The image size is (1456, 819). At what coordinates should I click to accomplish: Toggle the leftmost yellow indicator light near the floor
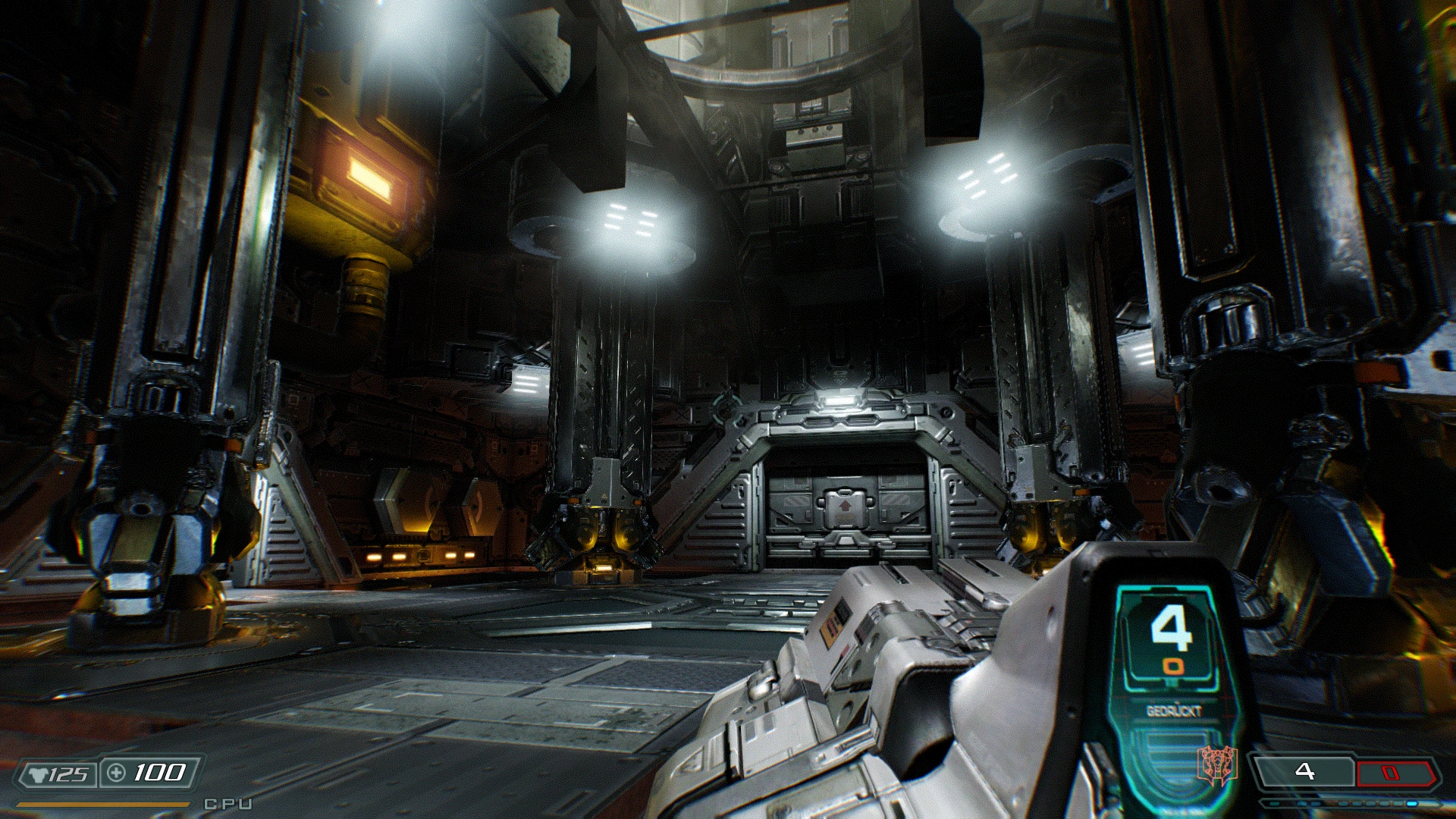pyautogui.click(x=373, y=557)
